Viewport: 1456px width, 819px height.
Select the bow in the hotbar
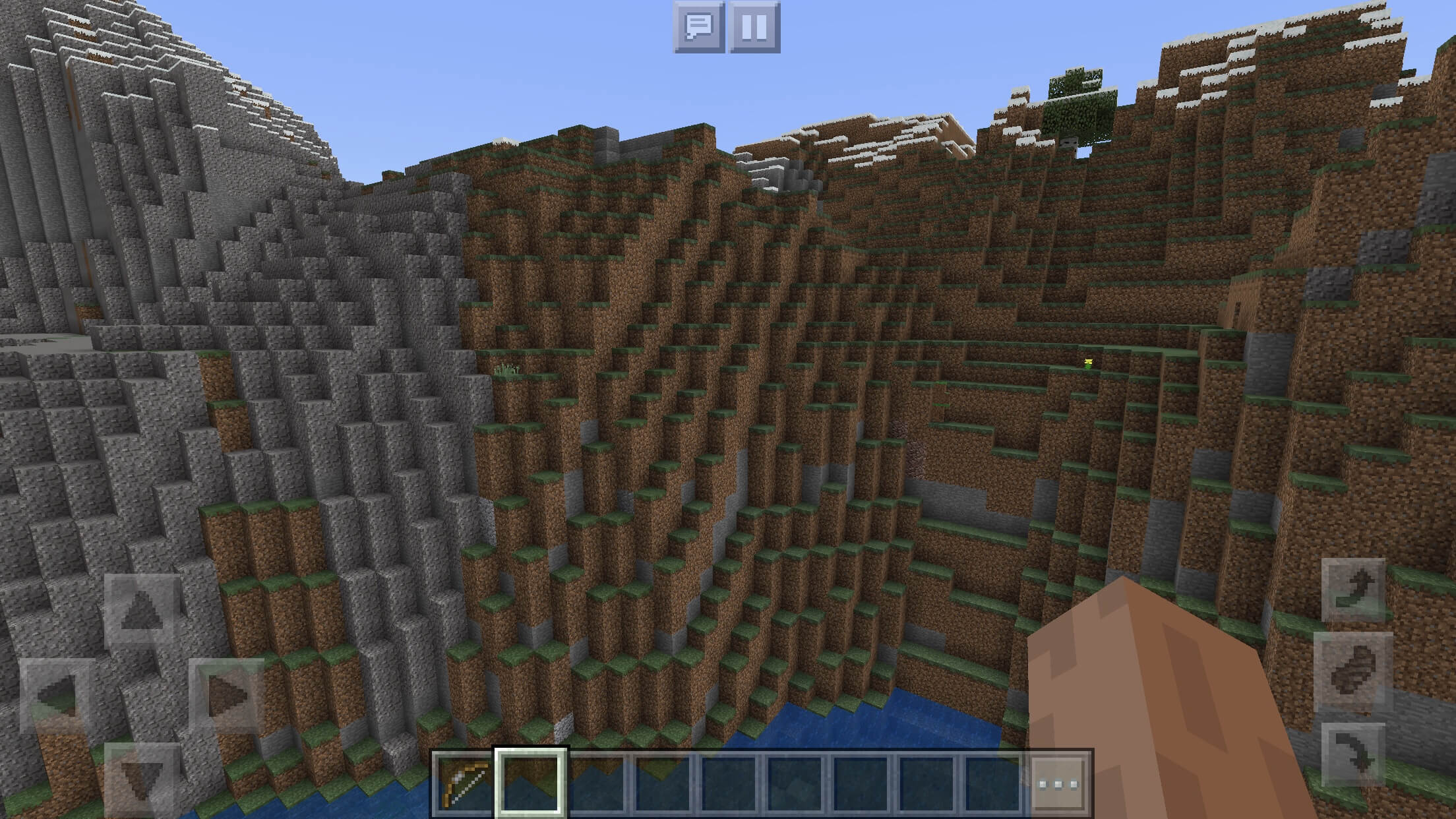(x=464, y=783)
